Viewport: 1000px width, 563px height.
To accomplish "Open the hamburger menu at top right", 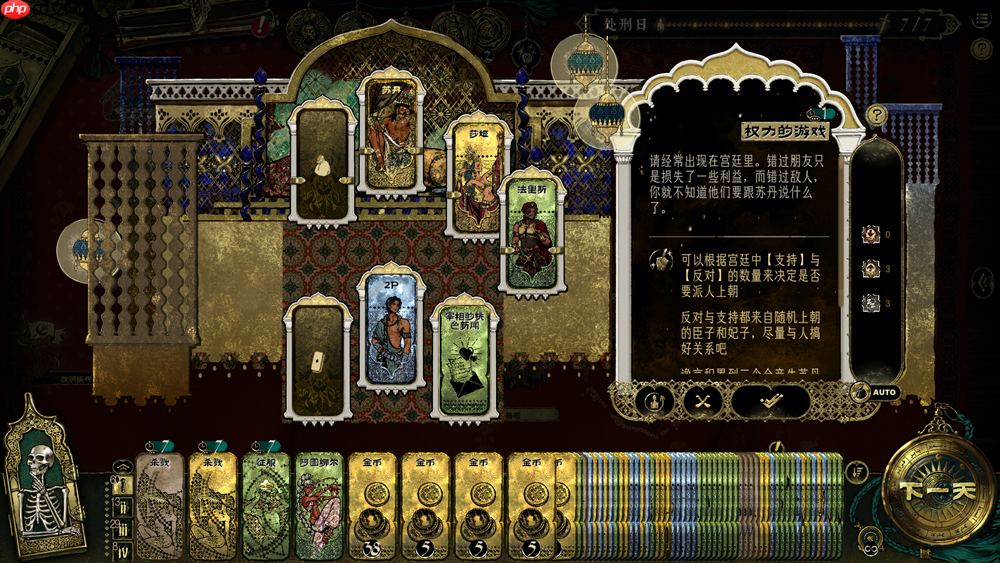I will 981,22.
